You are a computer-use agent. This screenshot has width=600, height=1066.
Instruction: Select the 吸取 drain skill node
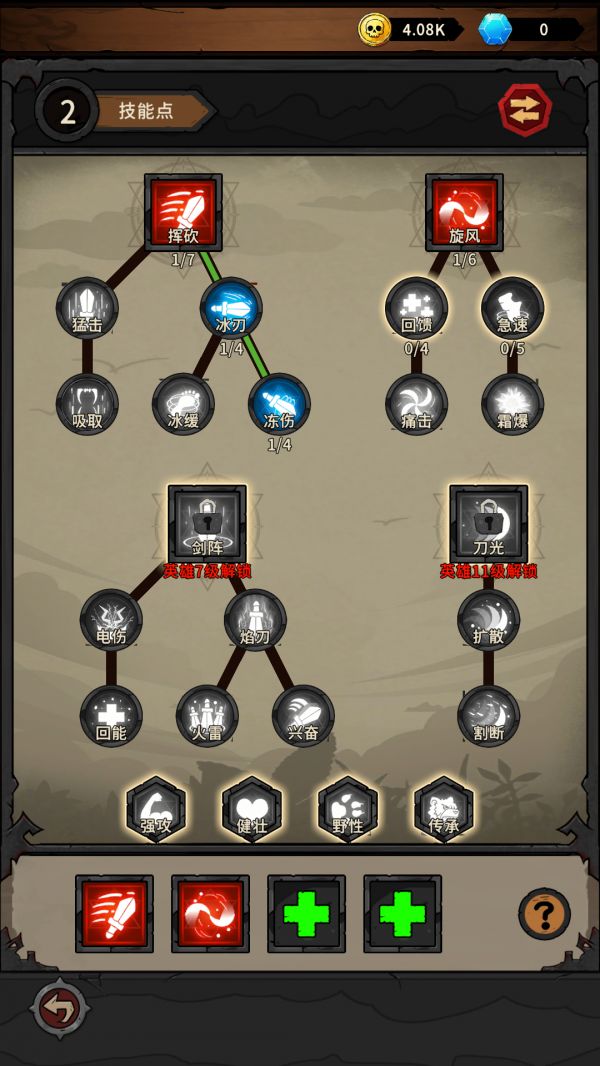pyautogui.click(x=87, y=403)
